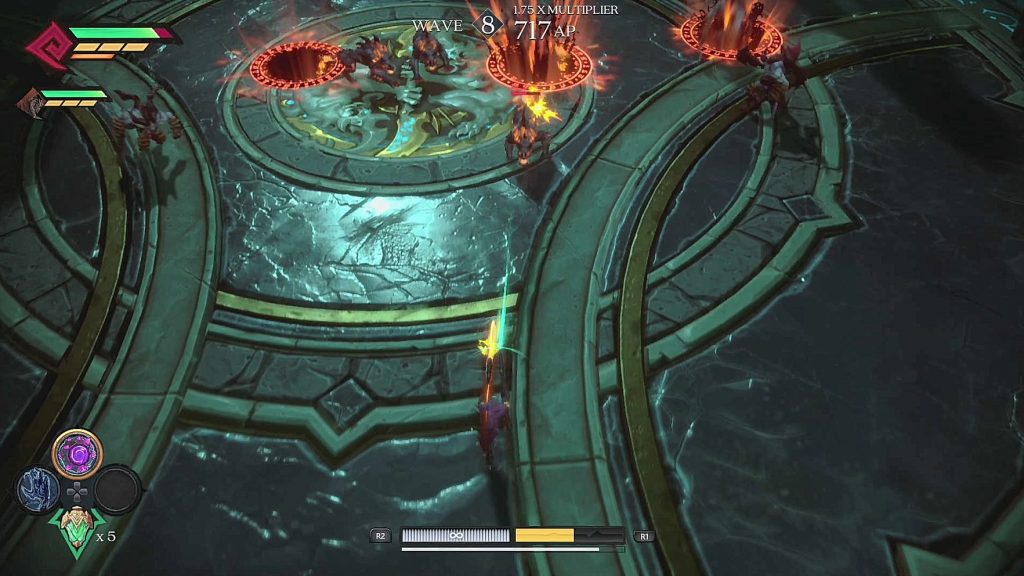This screenshot has width=1024, height=576.
Task: Select the blue crystal ability slot
Action: (x=38, y=490)
